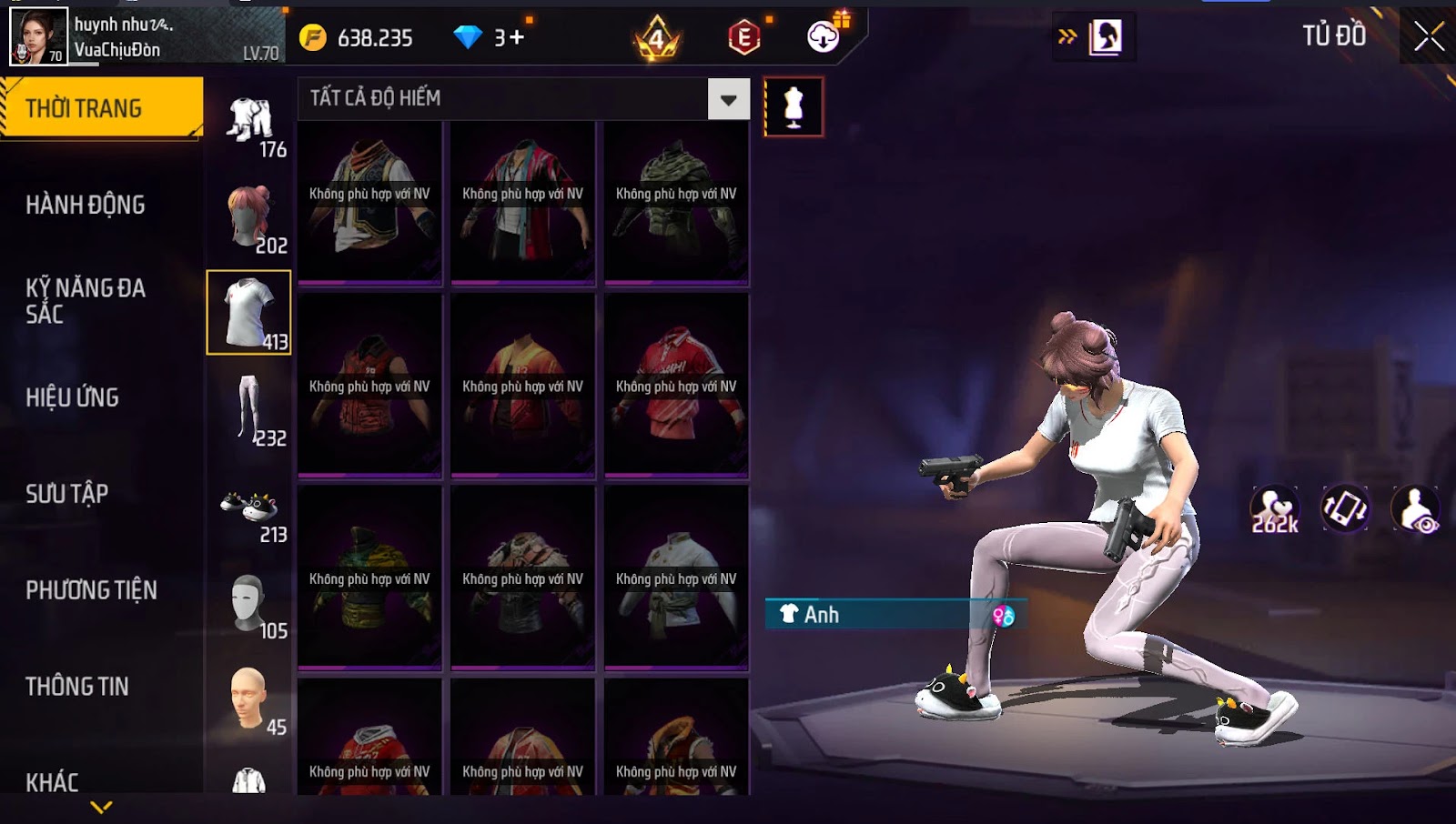The height and width of the screenshot is (824, 1456).
Task: Open the HÀNH ĐỘNG section
Action: [x=86, y=205]
